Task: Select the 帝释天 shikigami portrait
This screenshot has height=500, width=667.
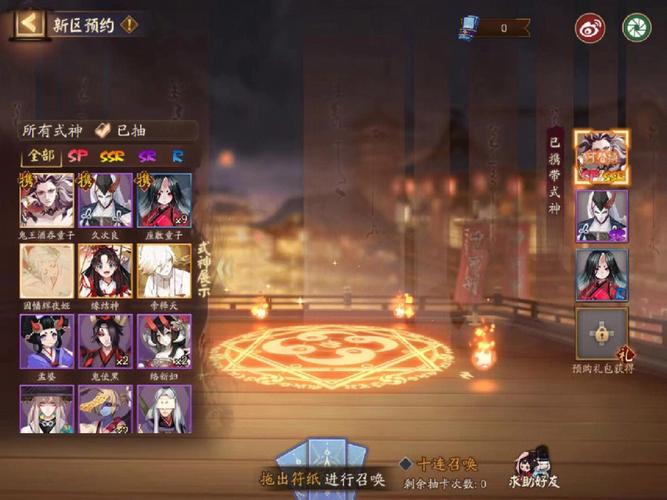Action: click(164, 271)
